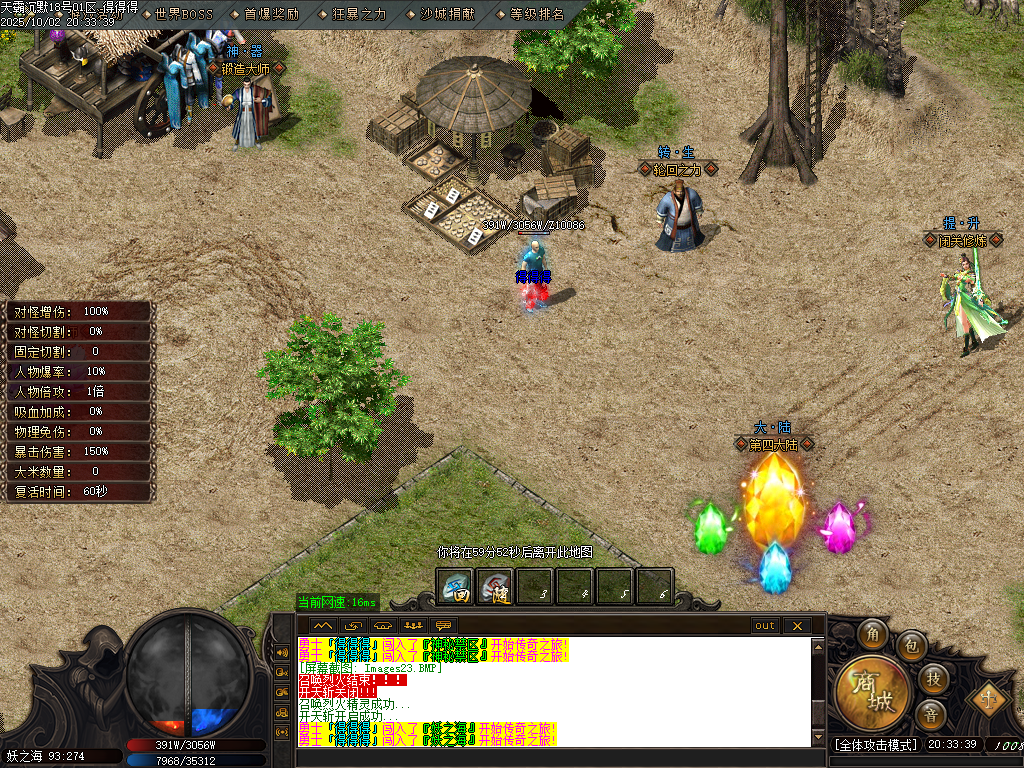Use the 随 scroll in the second hotbar slot
1024x768 pixels.
(x=495, y=586)
